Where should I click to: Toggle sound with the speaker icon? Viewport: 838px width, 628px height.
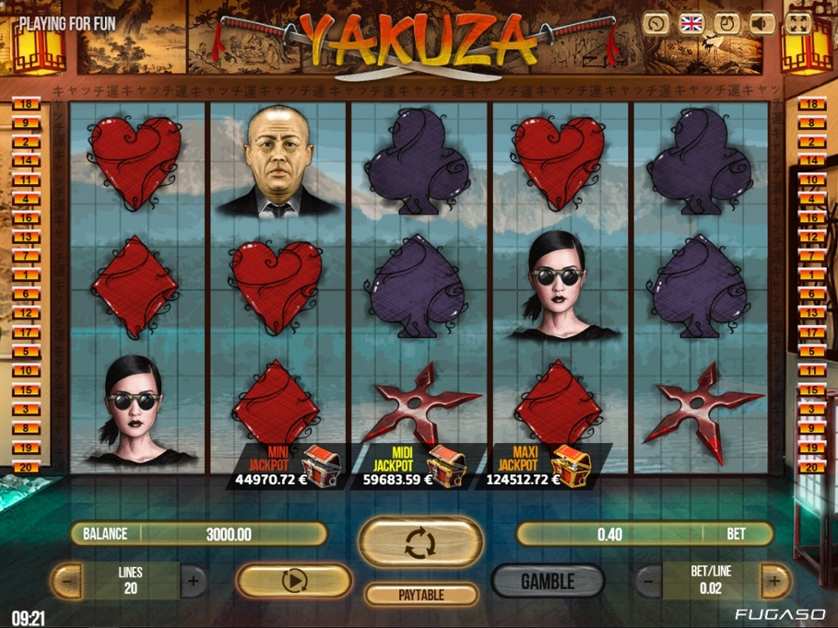pyautogui.click(x=762, y=24)
